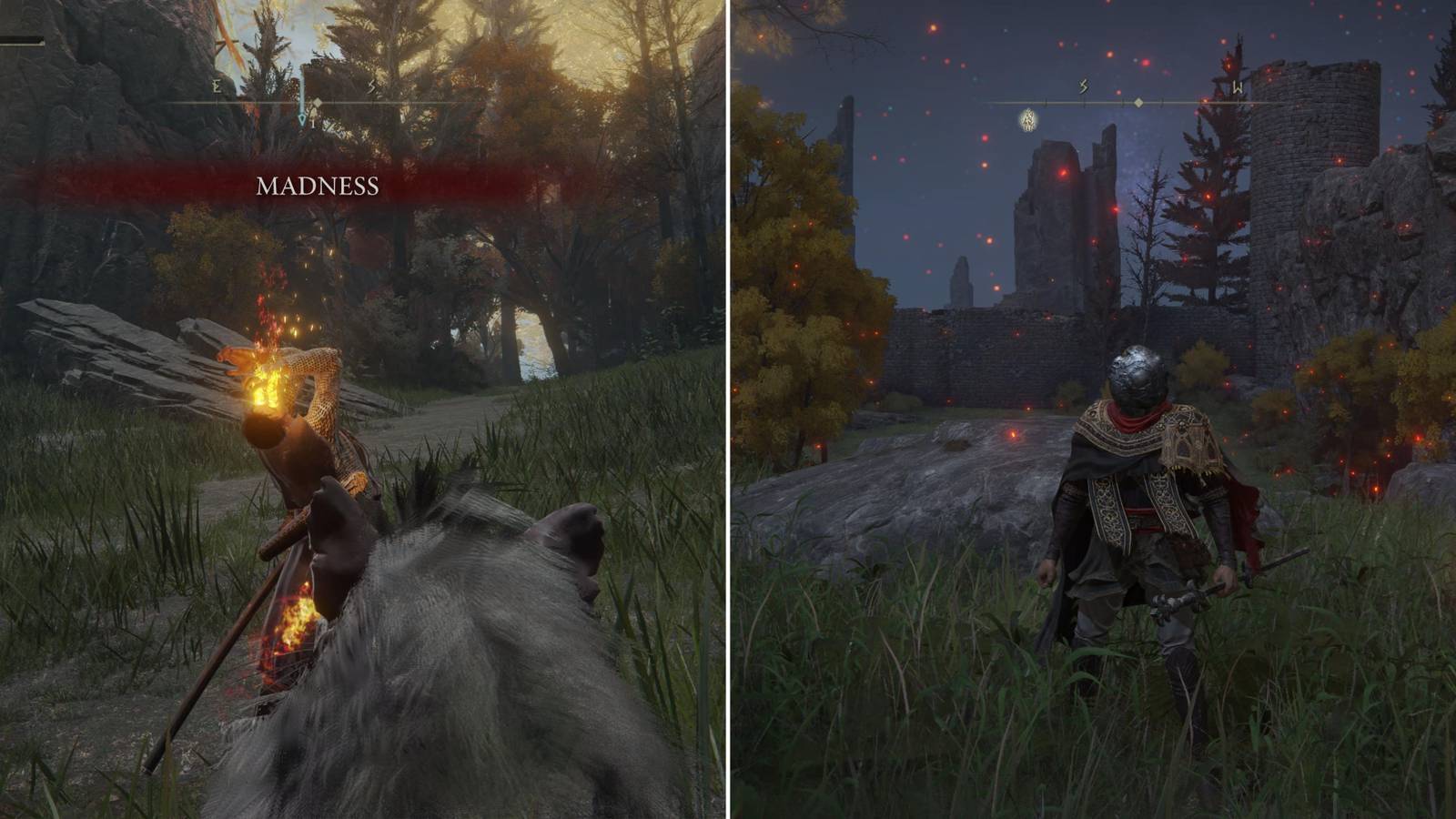Click the S rune marker on the left compass
This screenshot has height=819, width=1456.
point(373,86)
